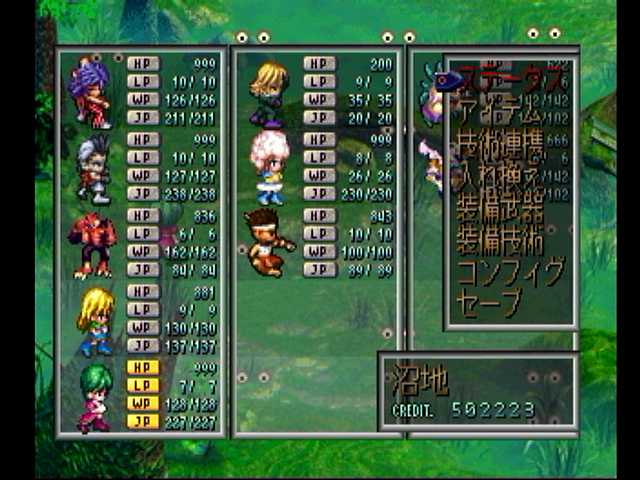Select the red monster party member

(91, 245)
